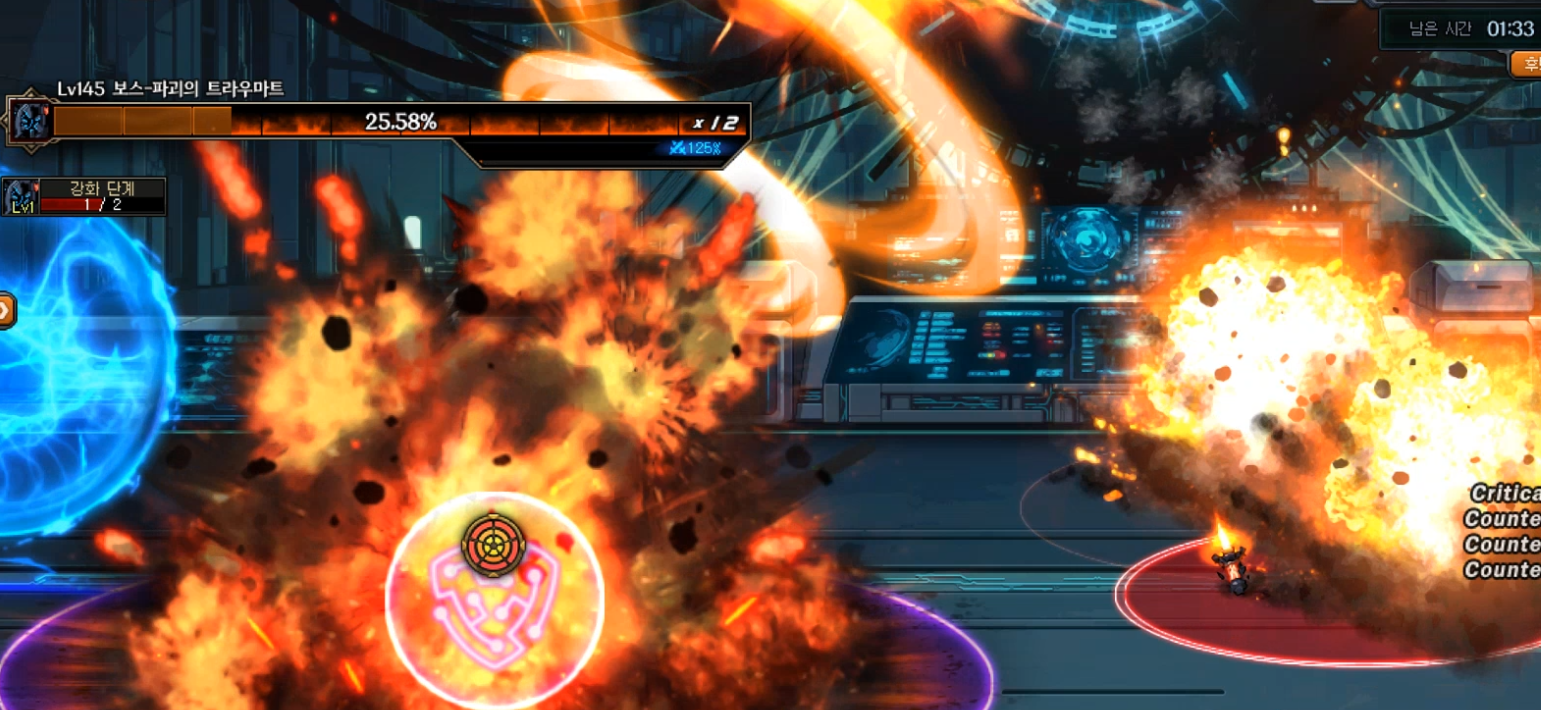Screen dimensions: 1541x710
Task: Click the Lv1 강화 단계 enhancement icon
Action: [x=21, y=197]
